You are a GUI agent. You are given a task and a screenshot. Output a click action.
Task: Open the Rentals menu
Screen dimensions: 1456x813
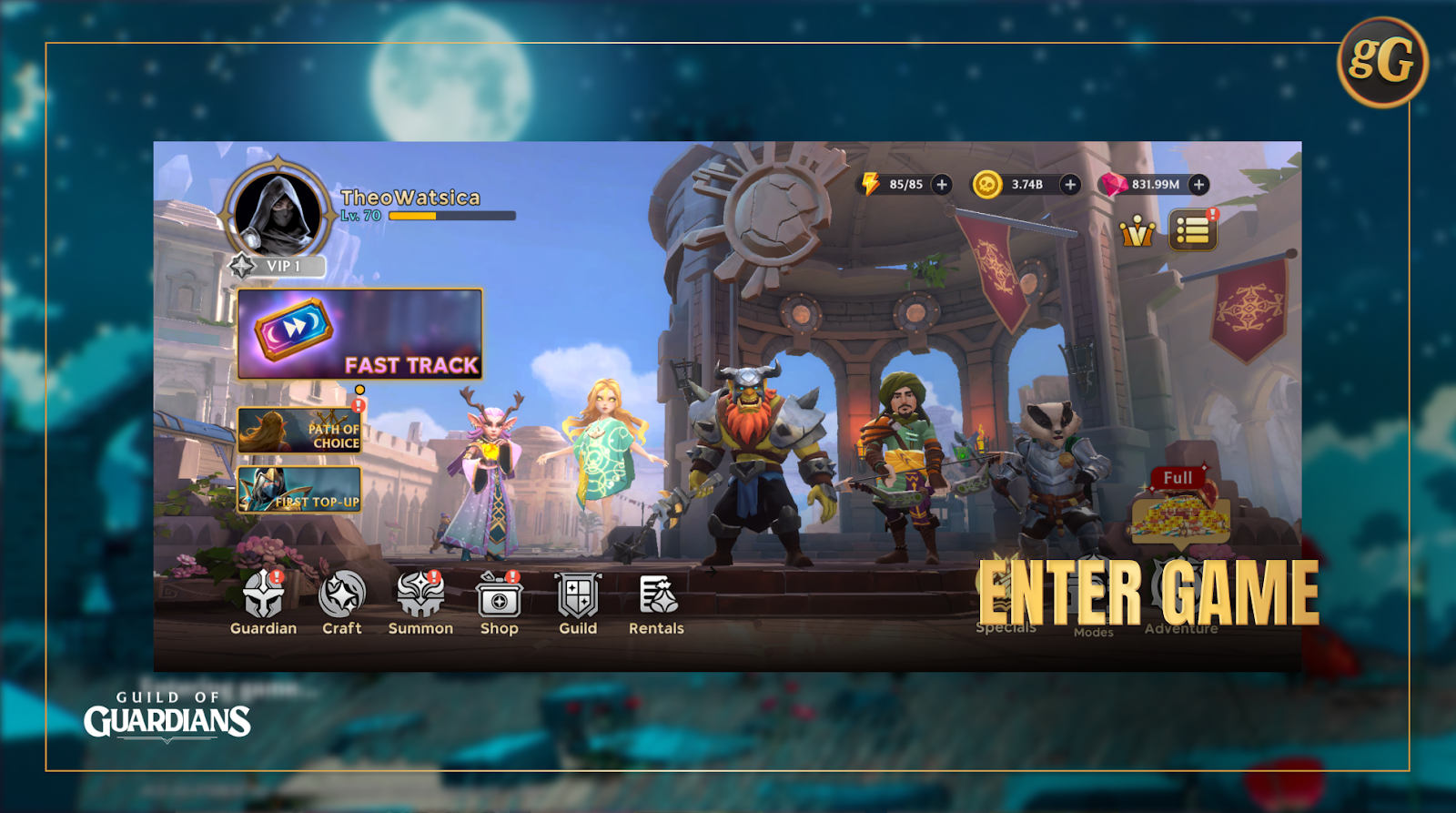coord(656,599)
